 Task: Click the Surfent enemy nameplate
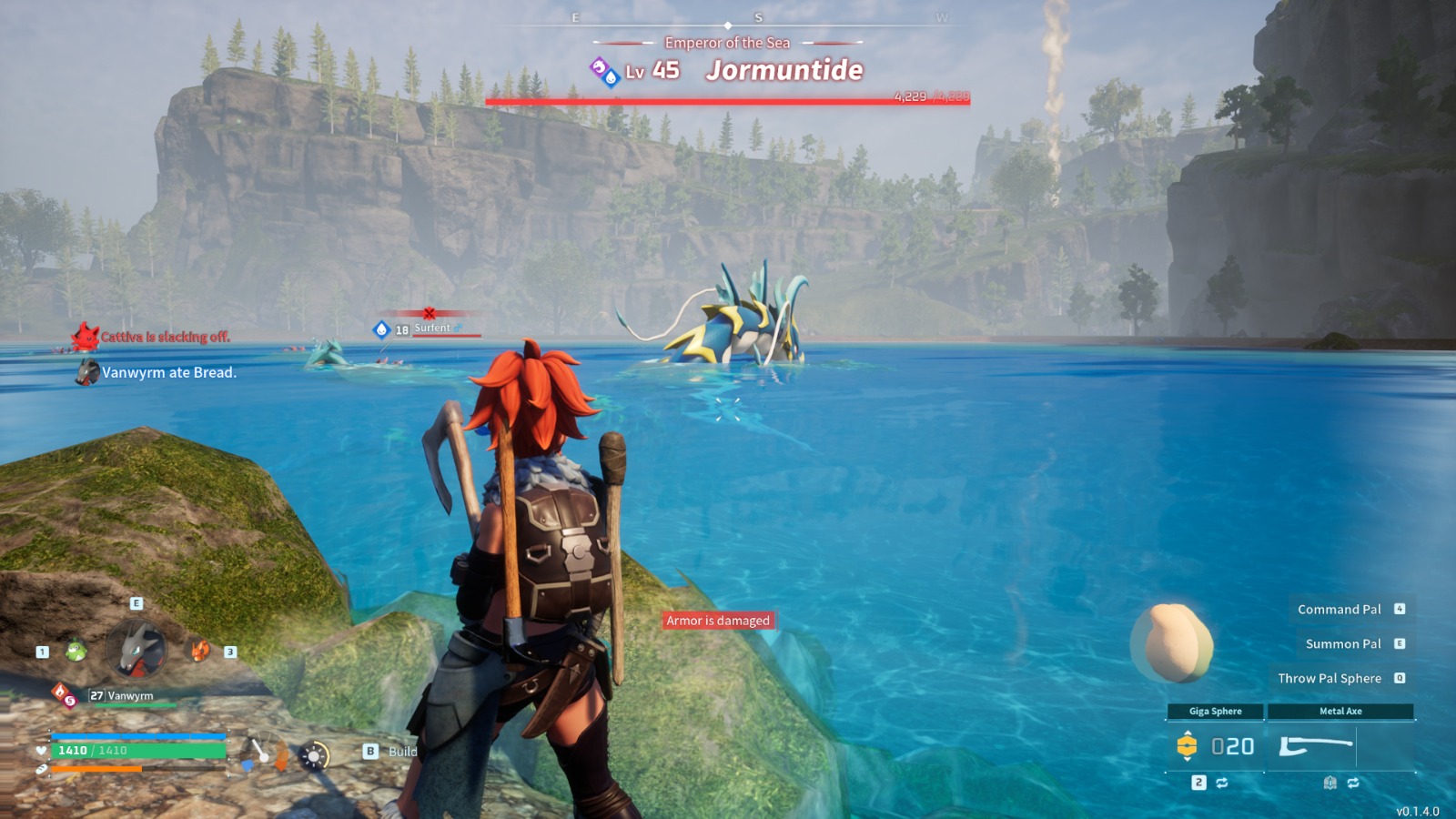[x=432, y=329]
